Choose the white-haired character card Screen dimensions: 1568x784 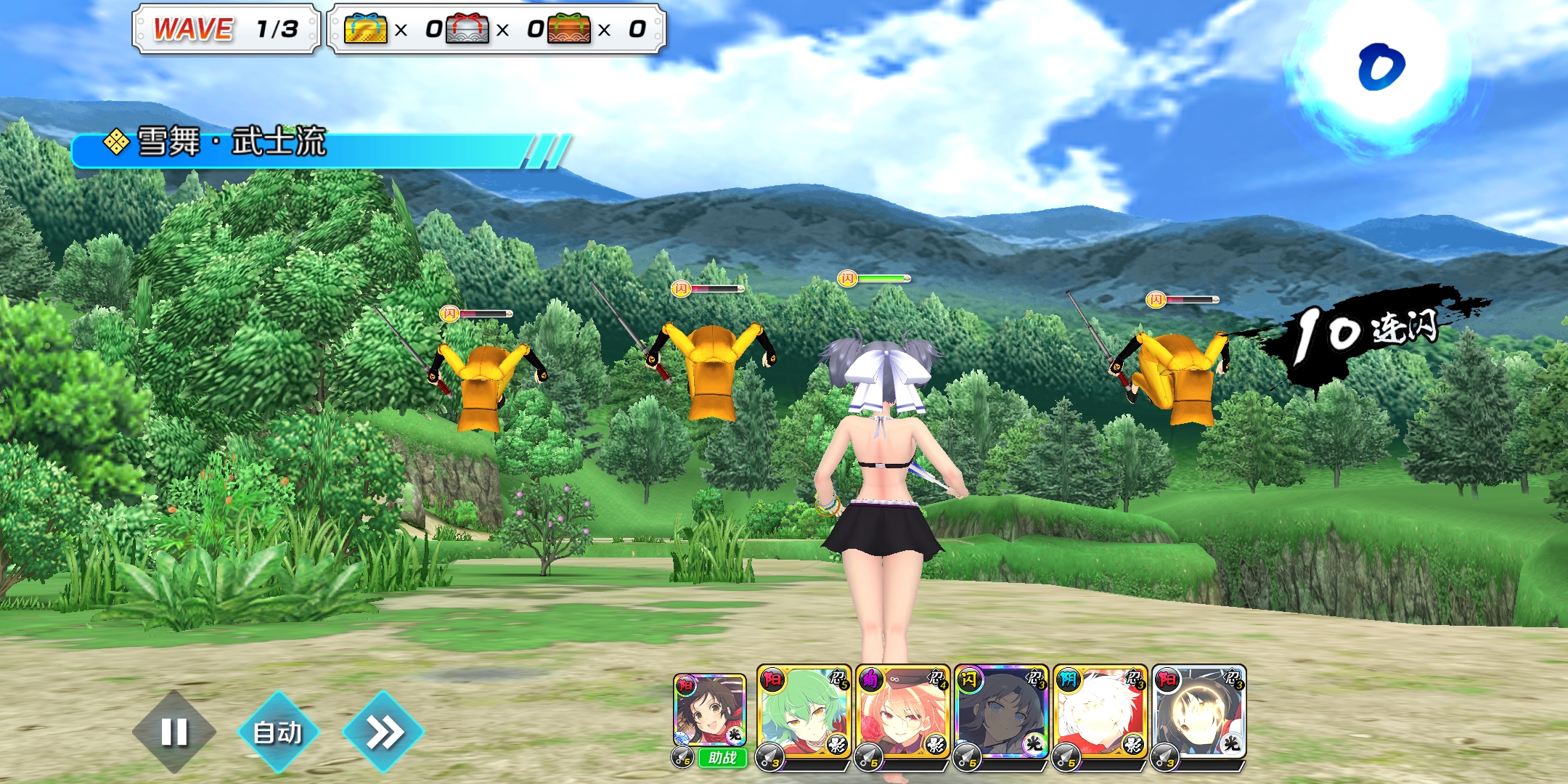coord(1100,711)
